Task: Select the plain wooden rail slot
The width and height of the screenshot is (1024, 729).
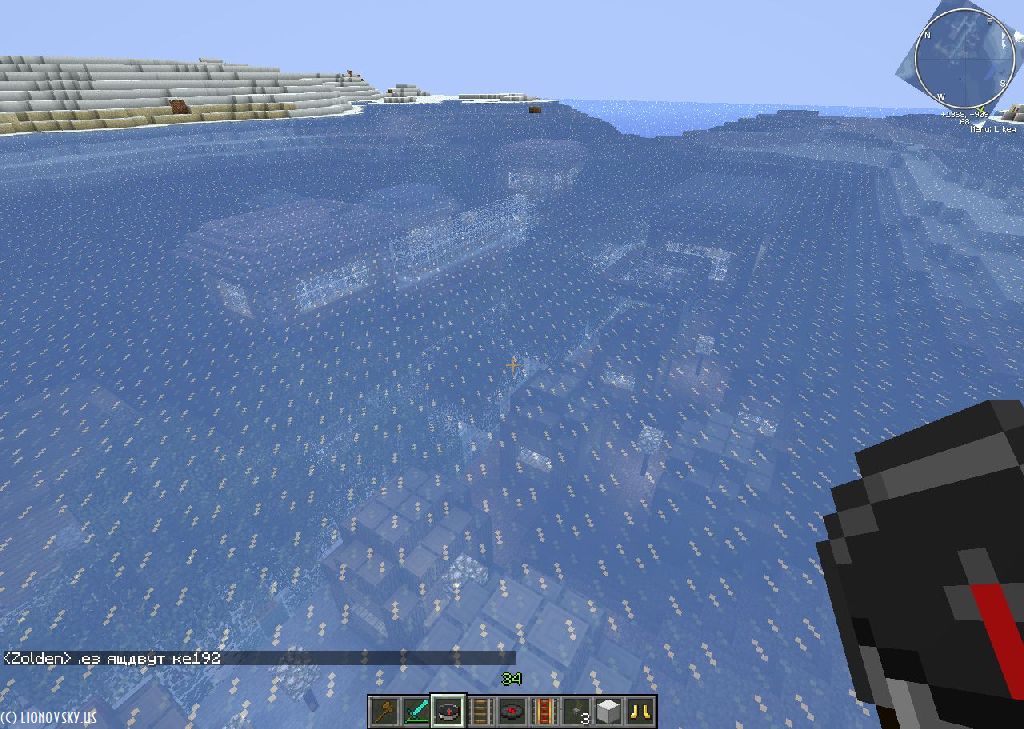Action: click(480, 712)
